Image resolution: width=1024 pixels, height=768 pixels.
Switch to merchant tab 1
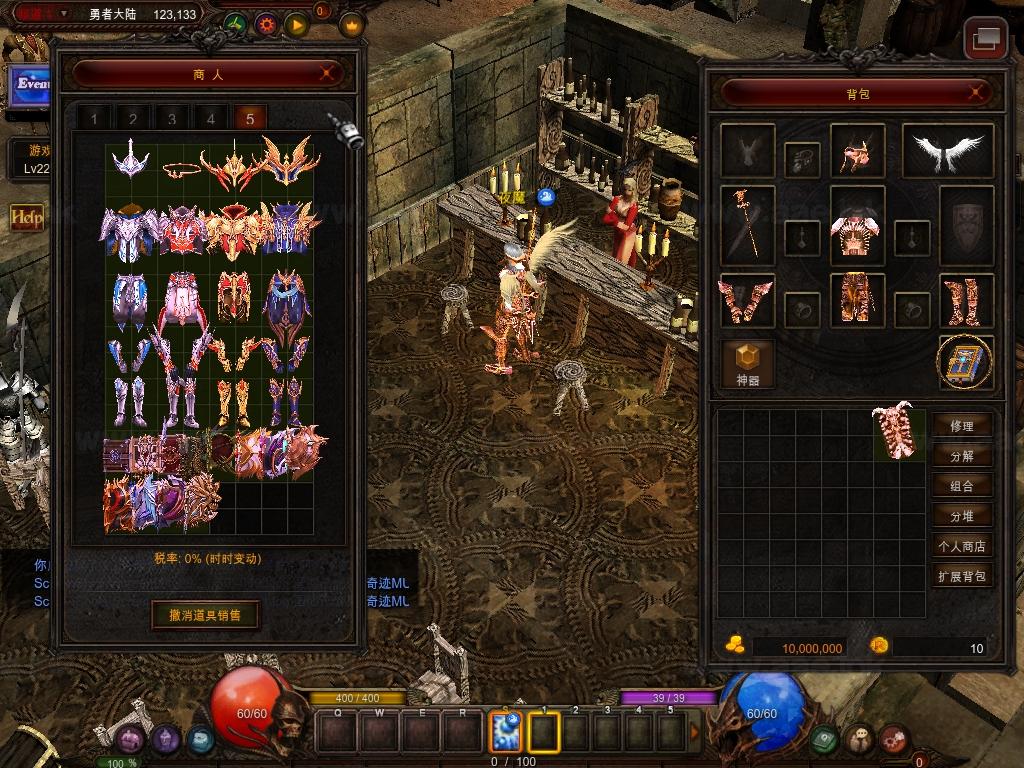point(95,119)
